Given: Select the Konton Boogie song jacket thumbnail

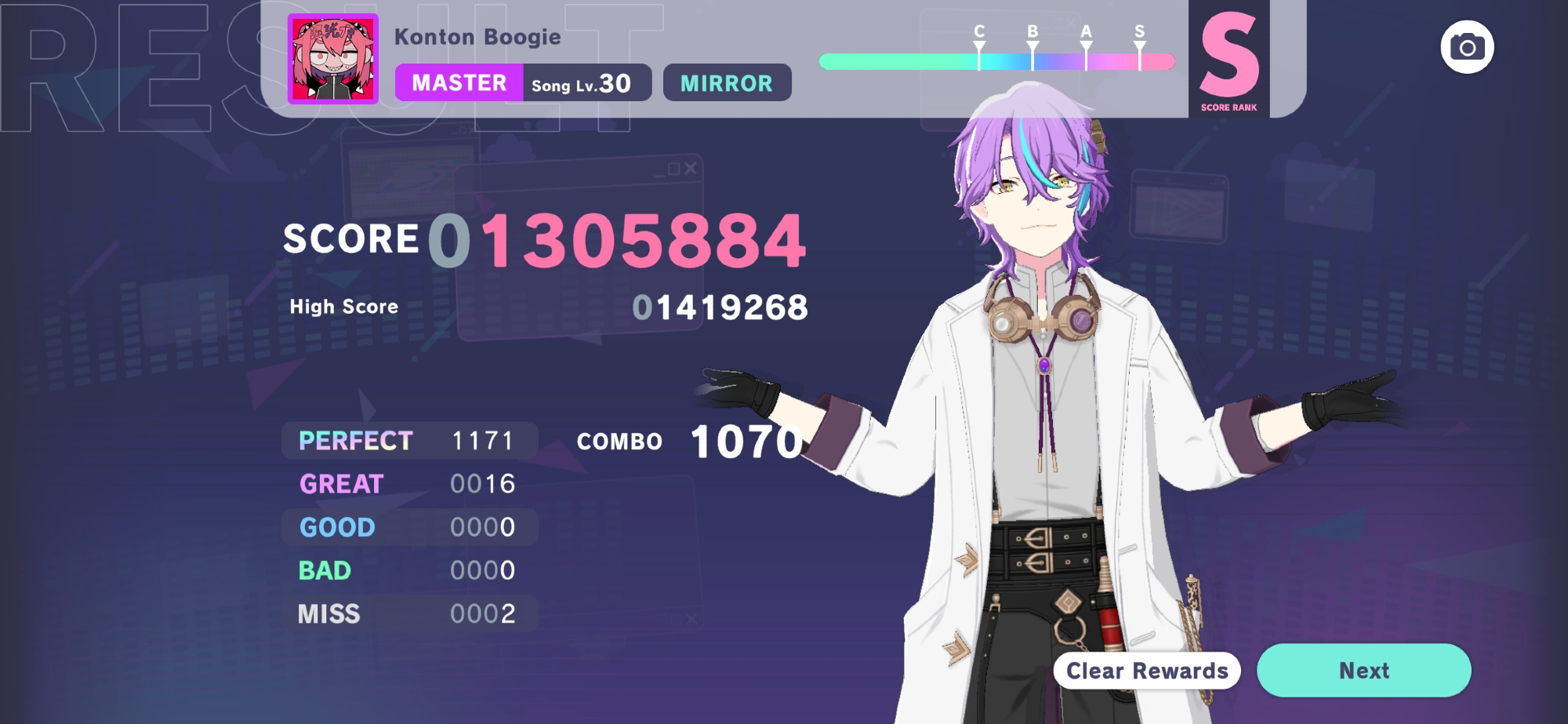Looking at the screenshot, I should coord(333,60).
